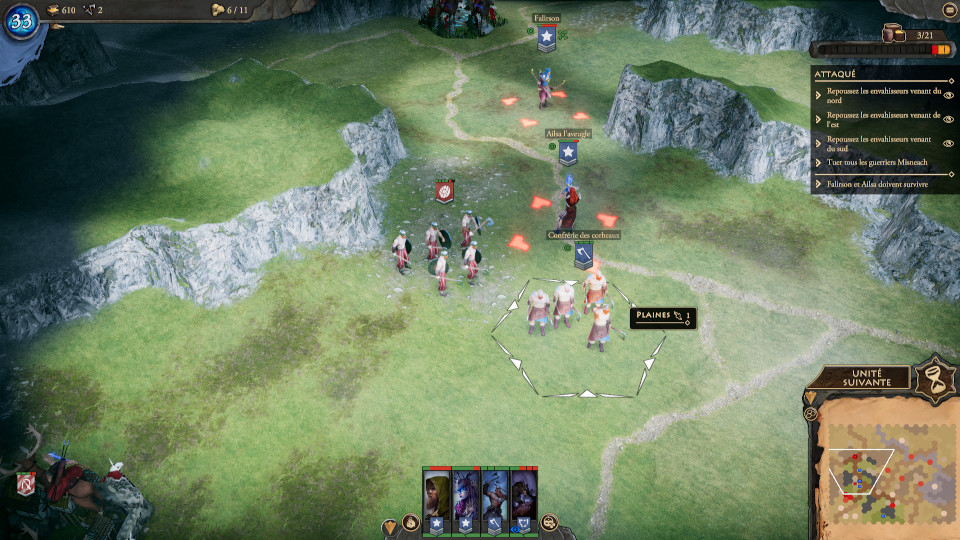This screenshot has height=540, width=960.
Task: Click the Falirson banner above the hero
Action: (546, 38)
